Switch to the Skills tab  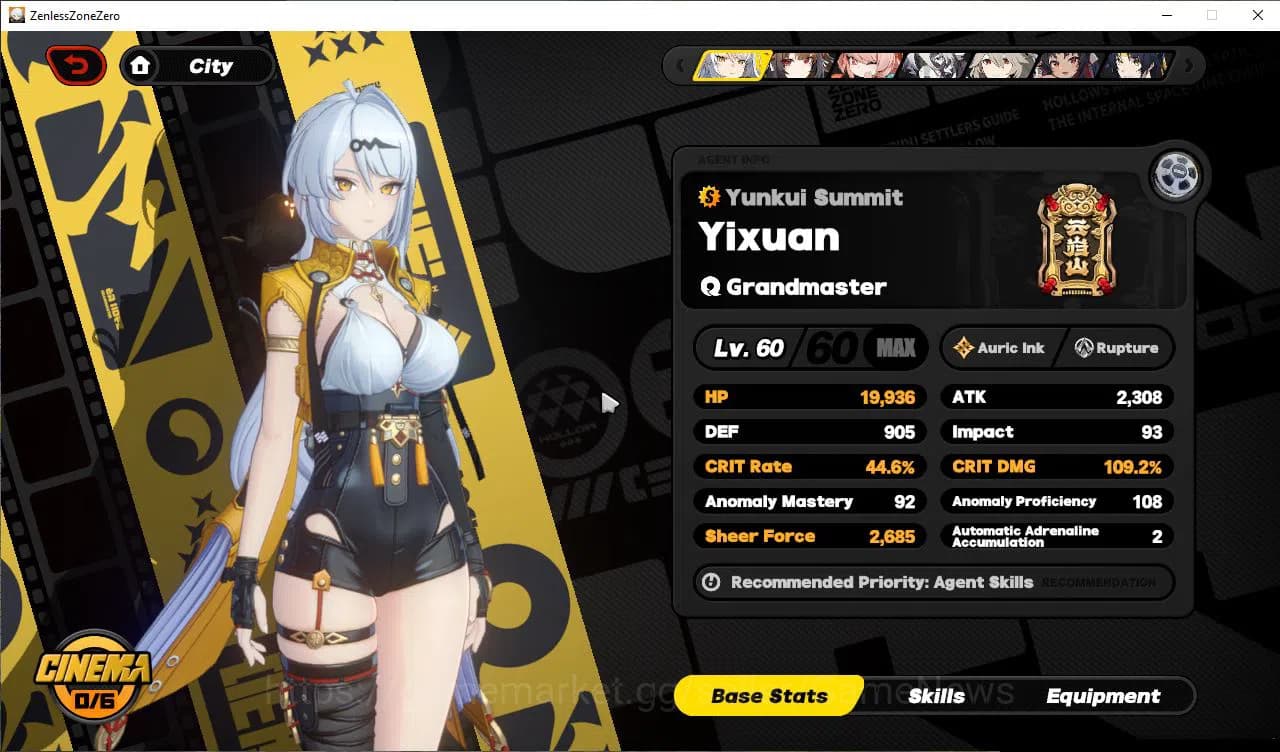(936, 695)
